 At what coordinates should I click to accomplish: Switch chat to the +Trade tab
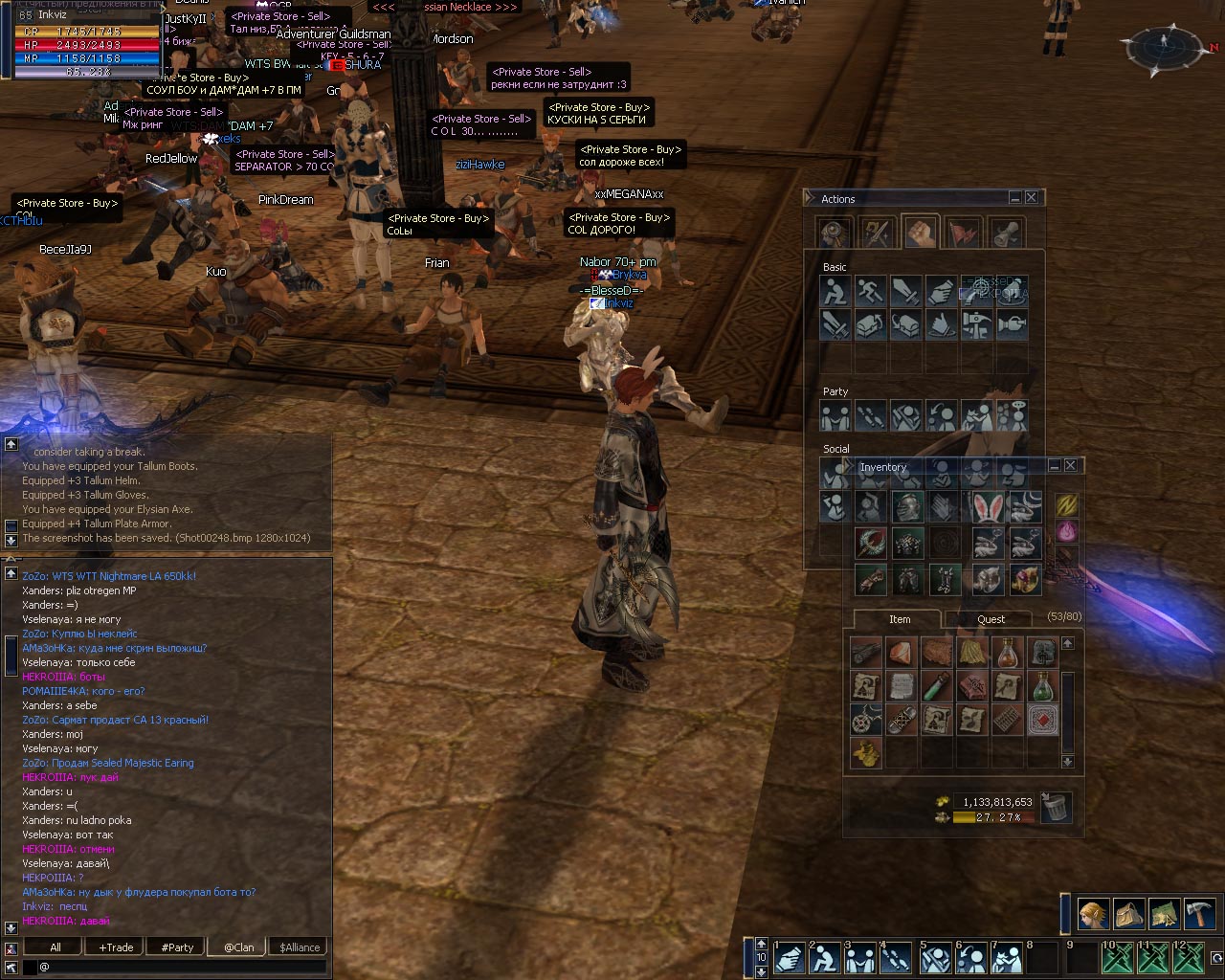coord(116,947)
